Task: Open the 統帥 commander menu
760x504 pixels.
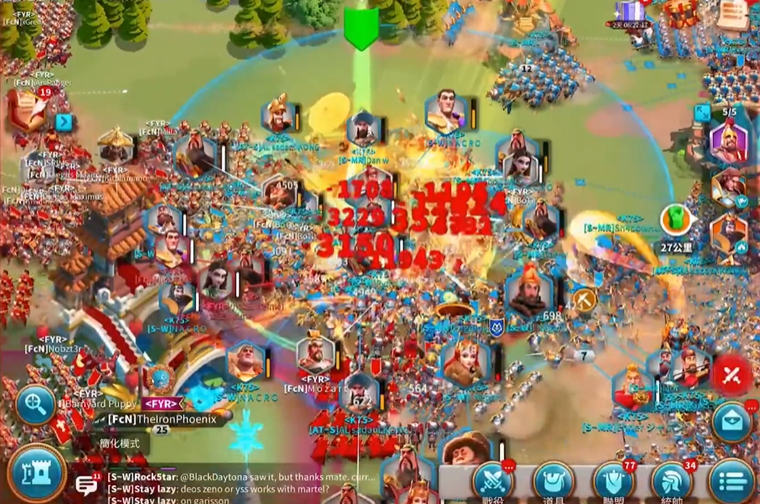Action: 672,482
